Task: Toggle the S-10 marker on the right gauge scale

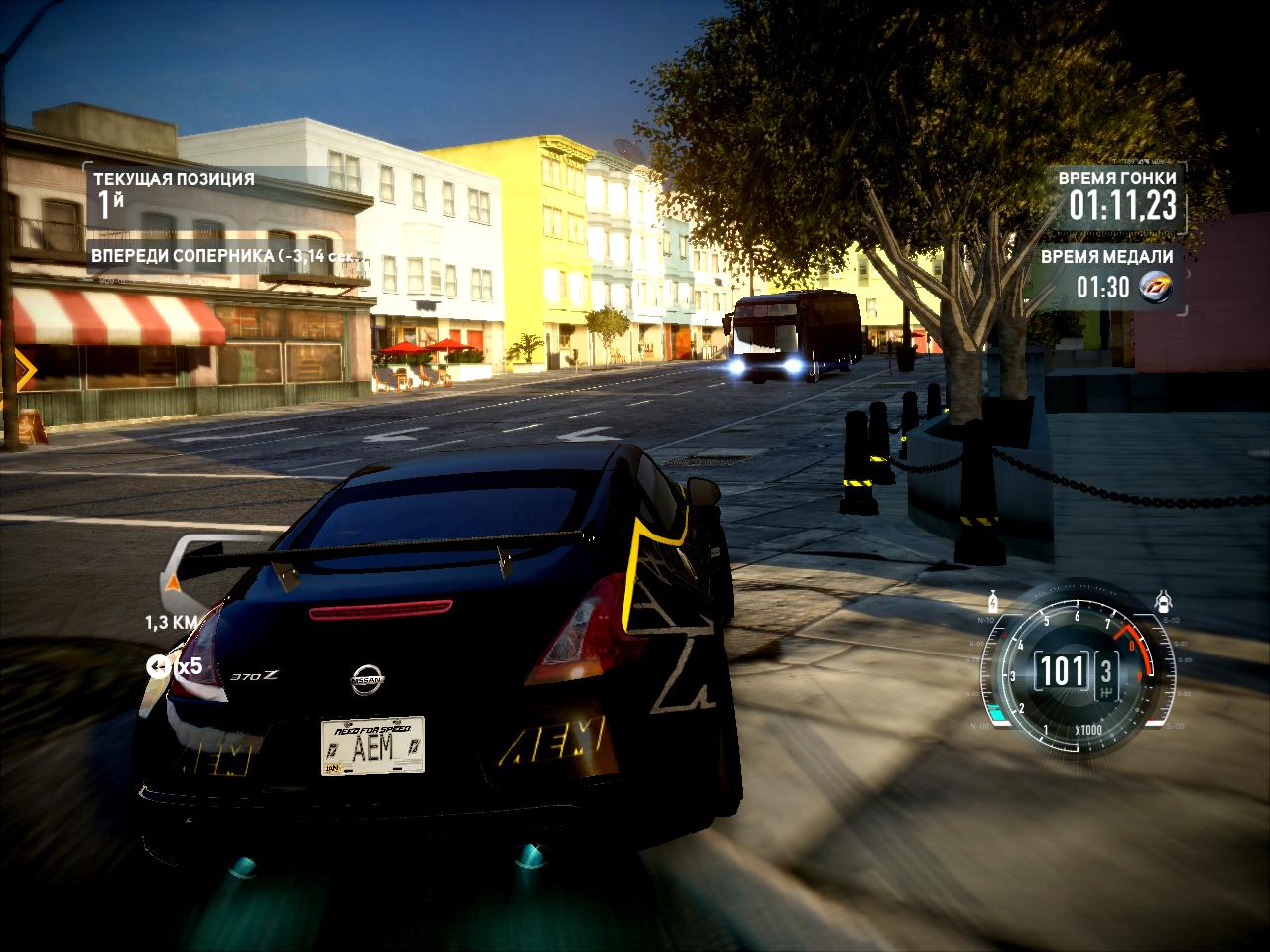Action: [x=1172, y=620]
